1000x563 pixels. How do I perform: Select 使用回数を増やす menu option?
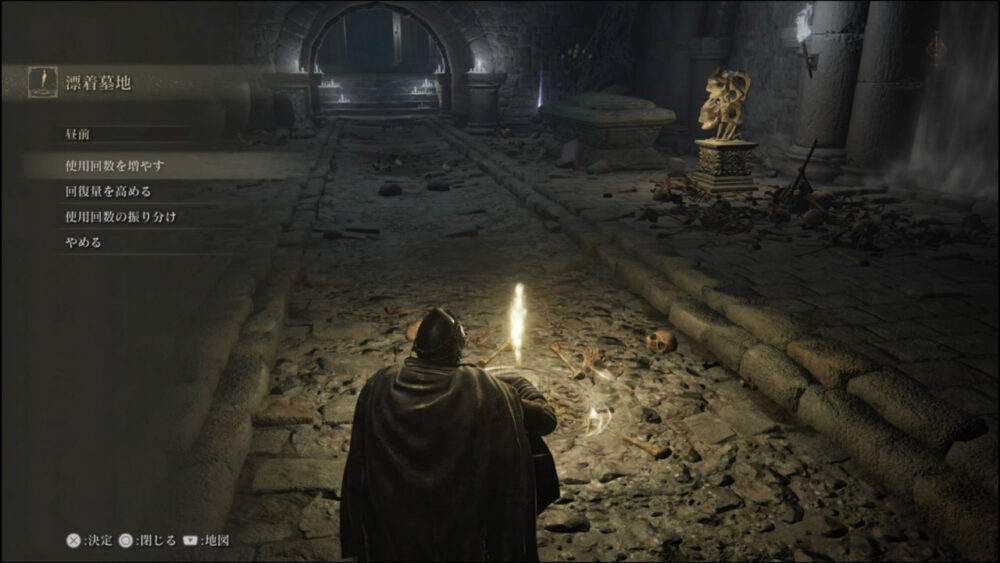[x=115, y=164]
